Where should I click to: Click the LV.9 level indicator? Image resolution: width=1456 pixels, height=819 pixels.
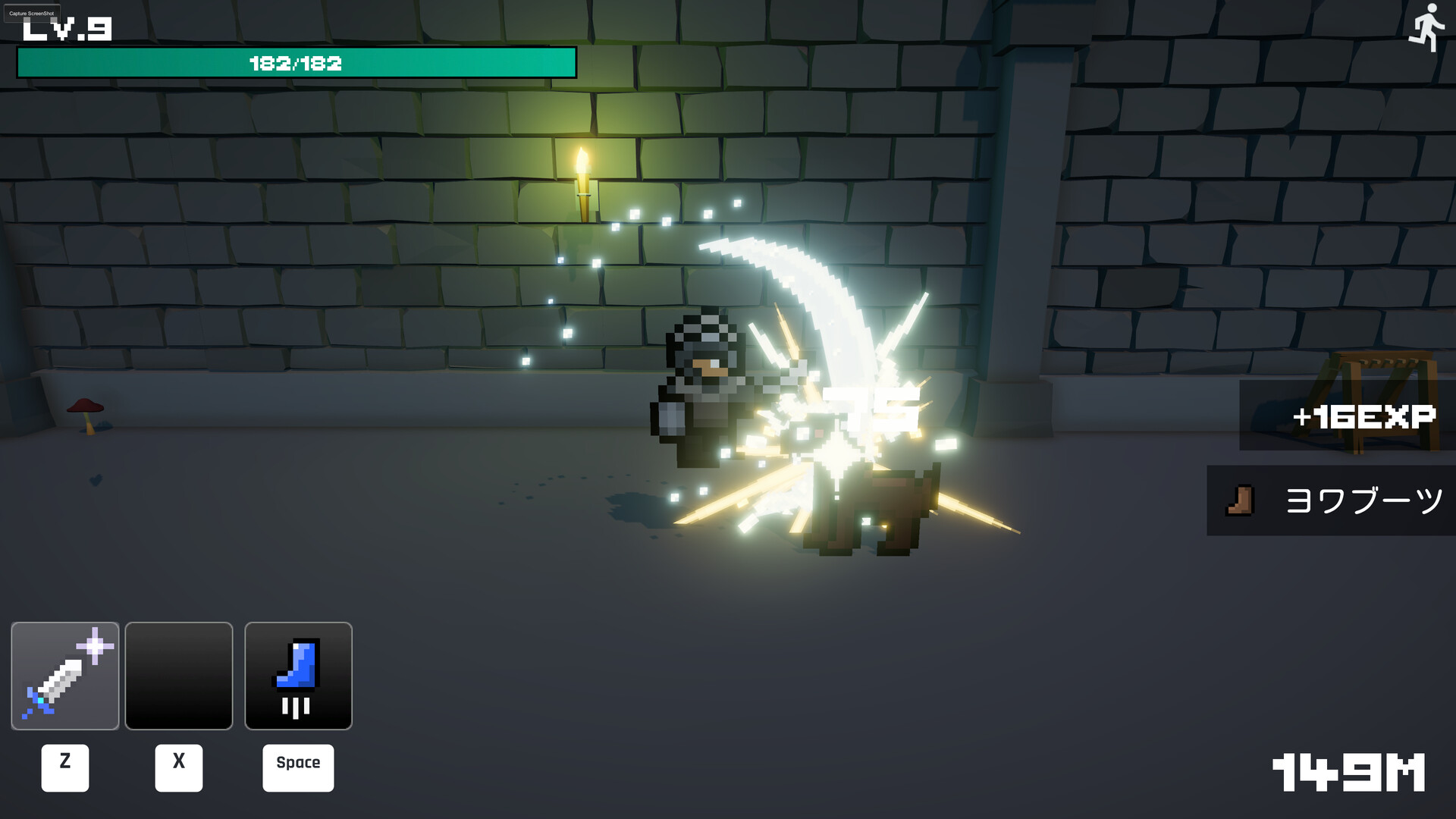(x=64, y=29)
